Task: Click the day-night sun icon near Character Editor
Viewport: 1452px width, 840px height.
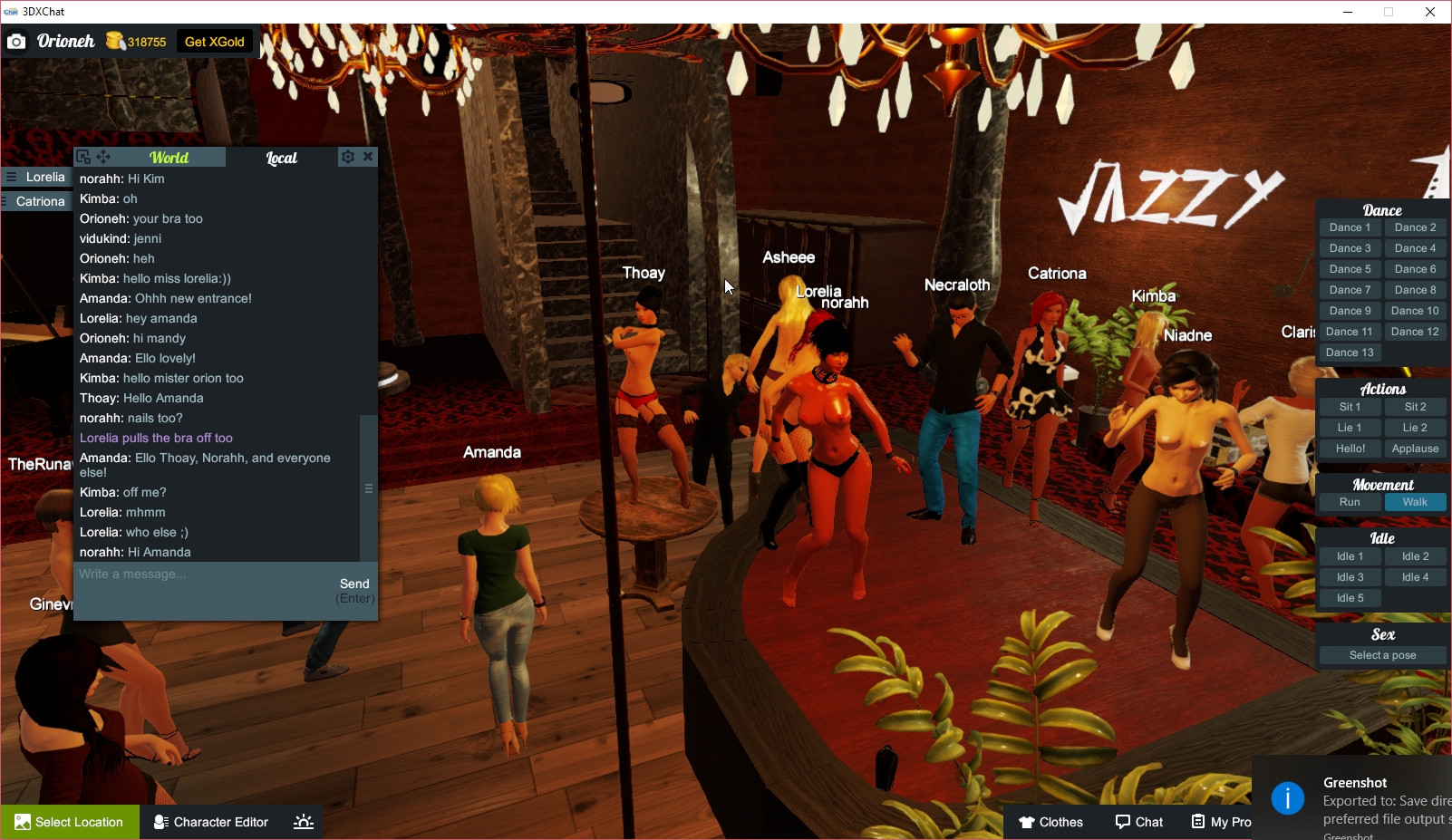Action: click(303, 821)
